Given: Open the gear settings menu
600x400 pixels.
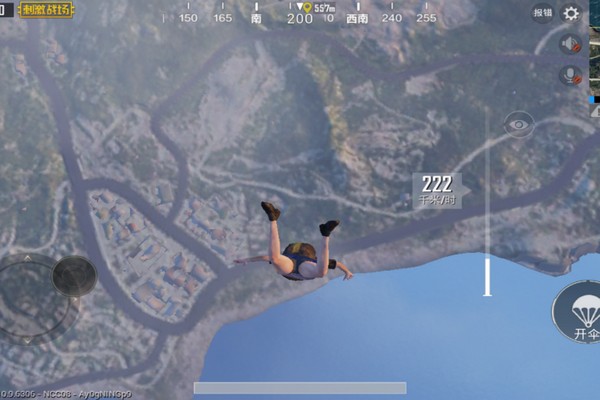Looking at the screenshot, I should click(x=571, y=13).
